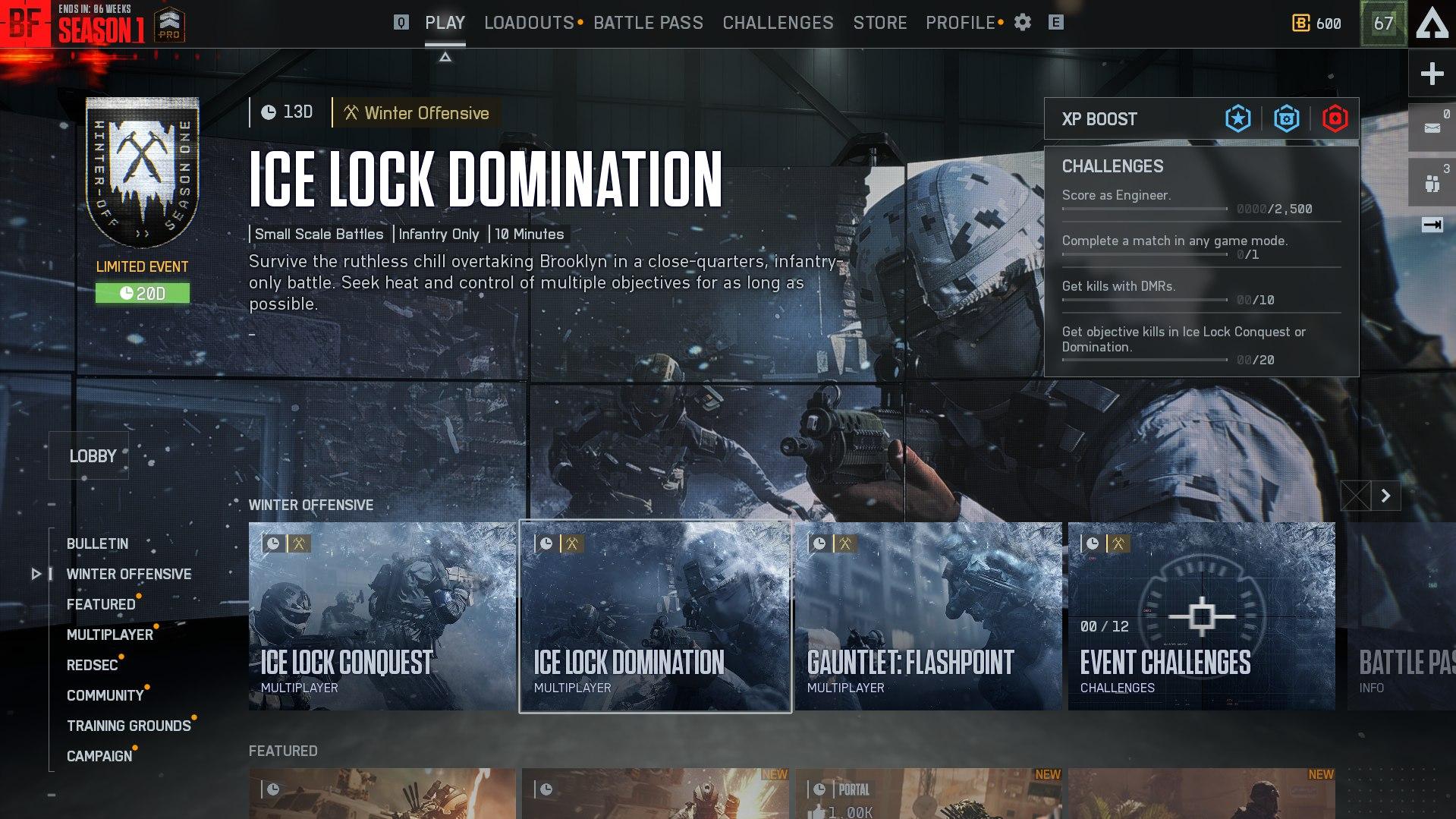View the Profile tab

pyautogui.click(x=960, y=23)
